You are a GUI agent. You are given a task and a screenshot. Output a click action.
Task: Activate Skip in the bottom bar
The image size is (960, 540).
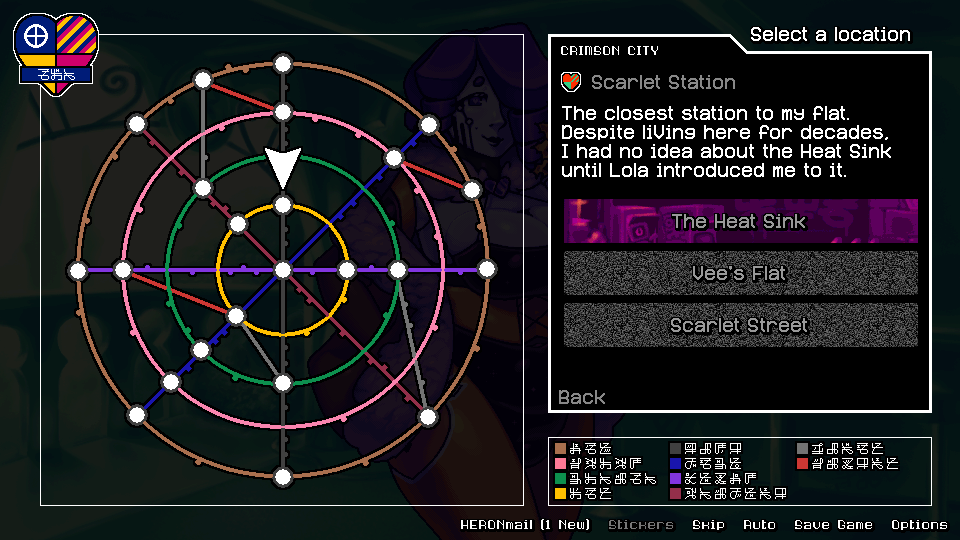click(x=708, y=524)
